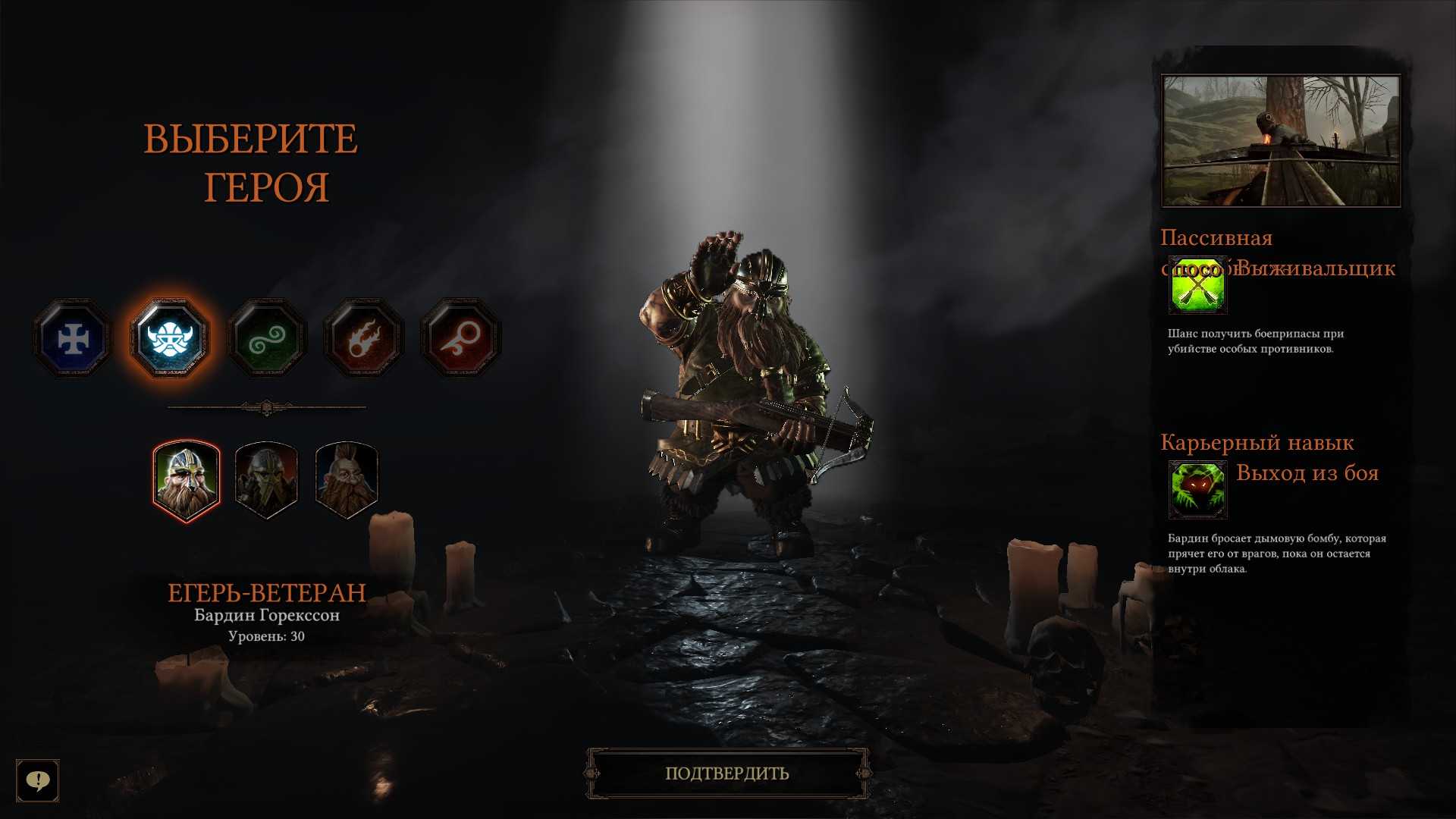The width and height of the screenshot is (1456, 819).
Task: Select the cross emblem hero icon
Action: tap(73, 338)
